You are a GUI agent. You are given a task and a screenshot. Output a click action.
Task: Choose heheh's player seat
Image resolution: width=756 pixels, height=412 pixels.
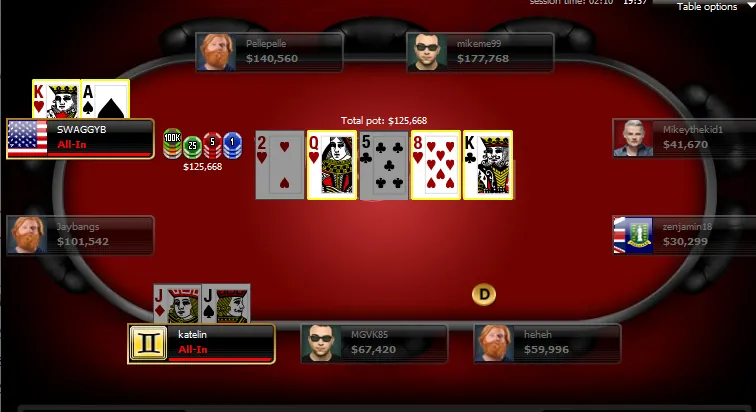coord(547,343)
